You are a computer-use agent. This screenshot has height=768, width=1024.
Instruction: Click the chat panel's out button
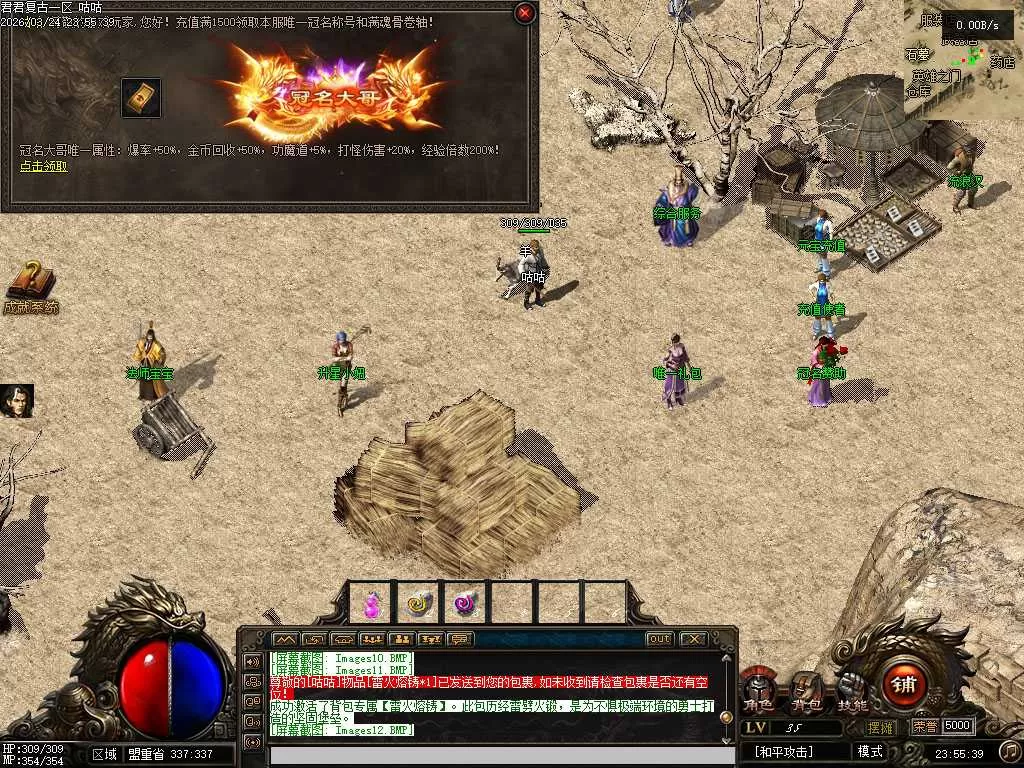(660, 639)
